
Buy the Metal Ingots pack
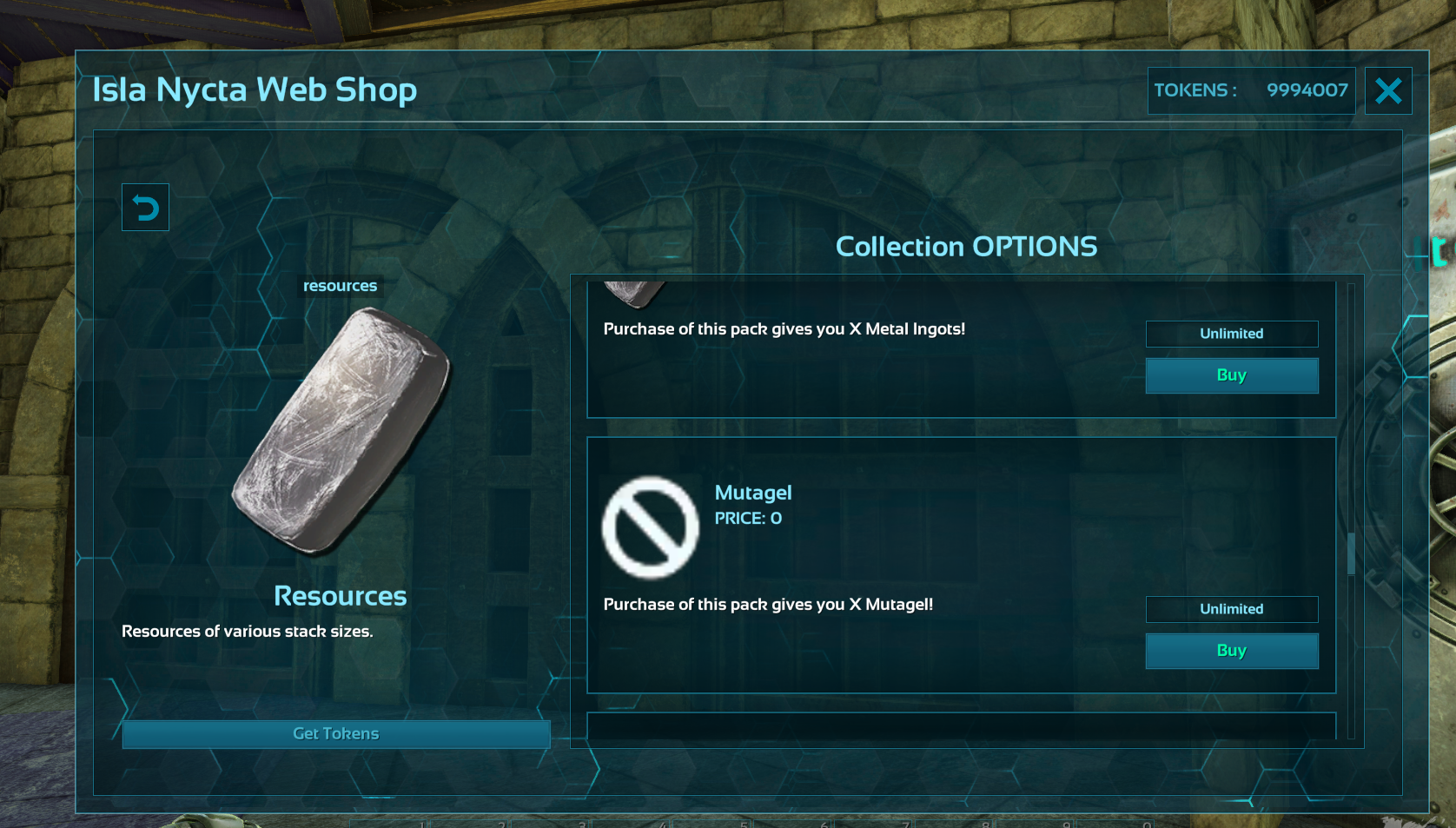(1231, 375)
